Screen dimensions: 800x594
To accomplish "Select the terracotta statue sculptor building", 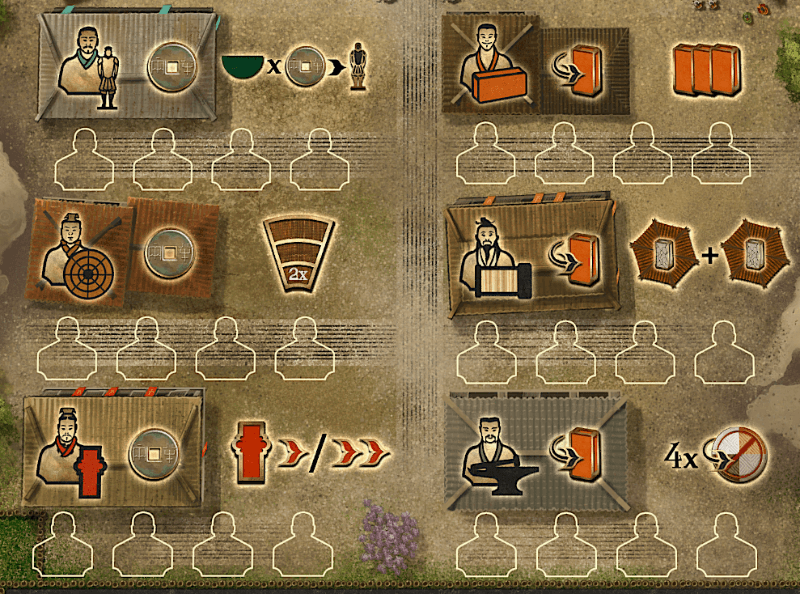I will [126, 66].
